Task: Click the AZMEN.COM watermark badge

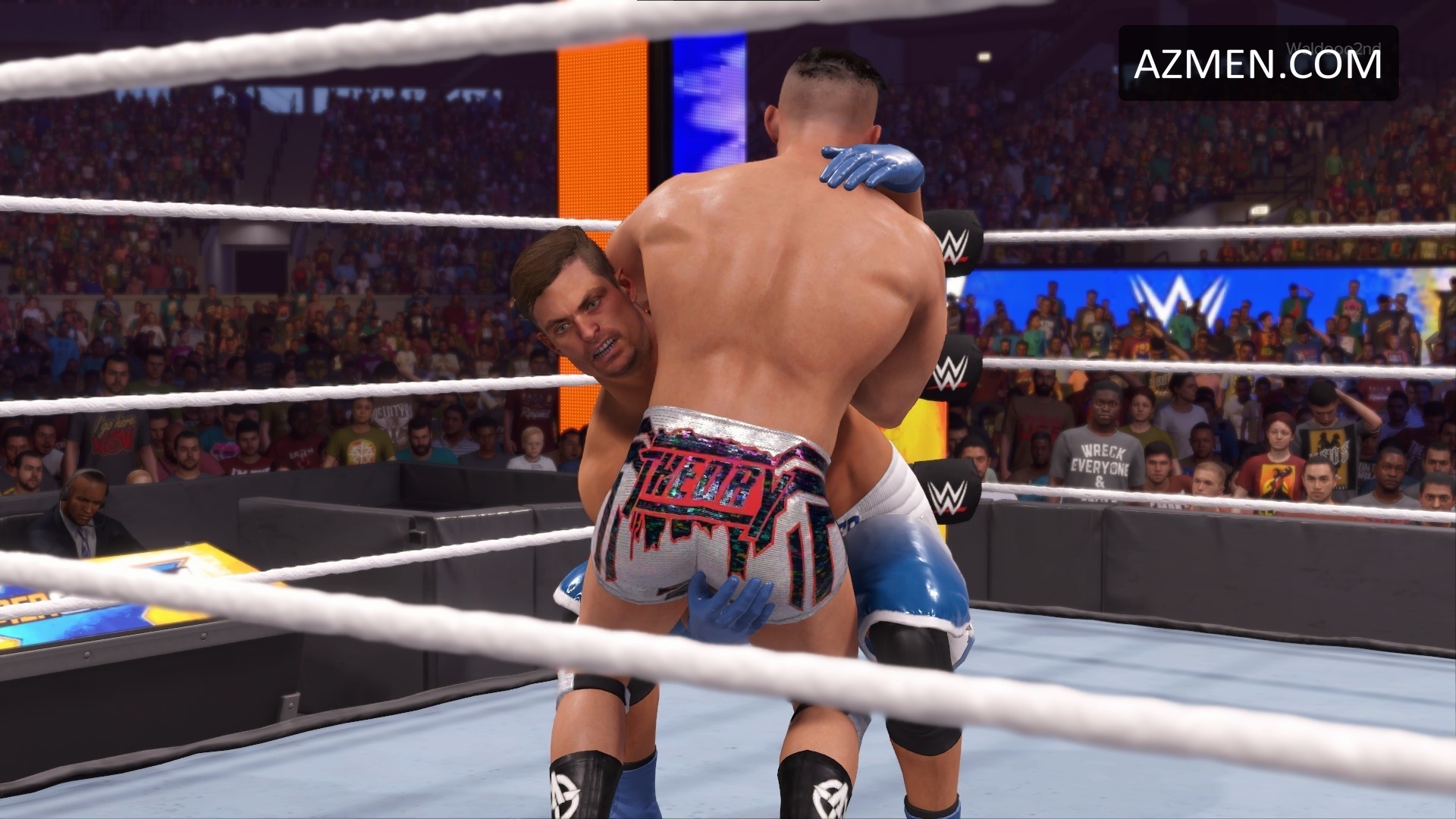Action: [x=1258, y=64]
